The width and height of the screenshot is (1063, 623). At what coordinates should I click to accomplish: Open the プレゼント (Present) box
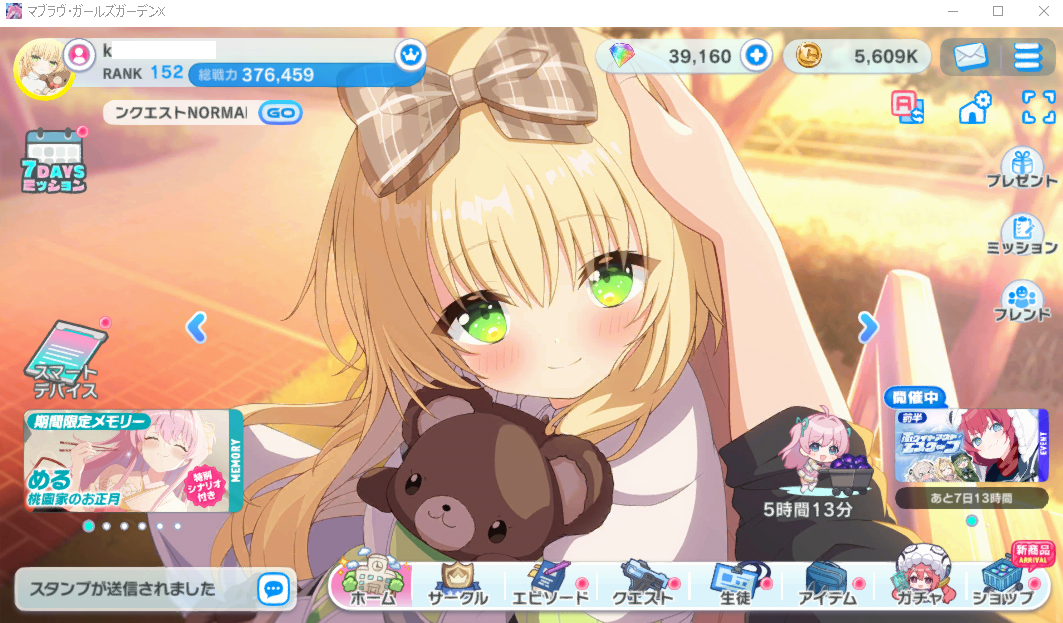coord(1021,168)
